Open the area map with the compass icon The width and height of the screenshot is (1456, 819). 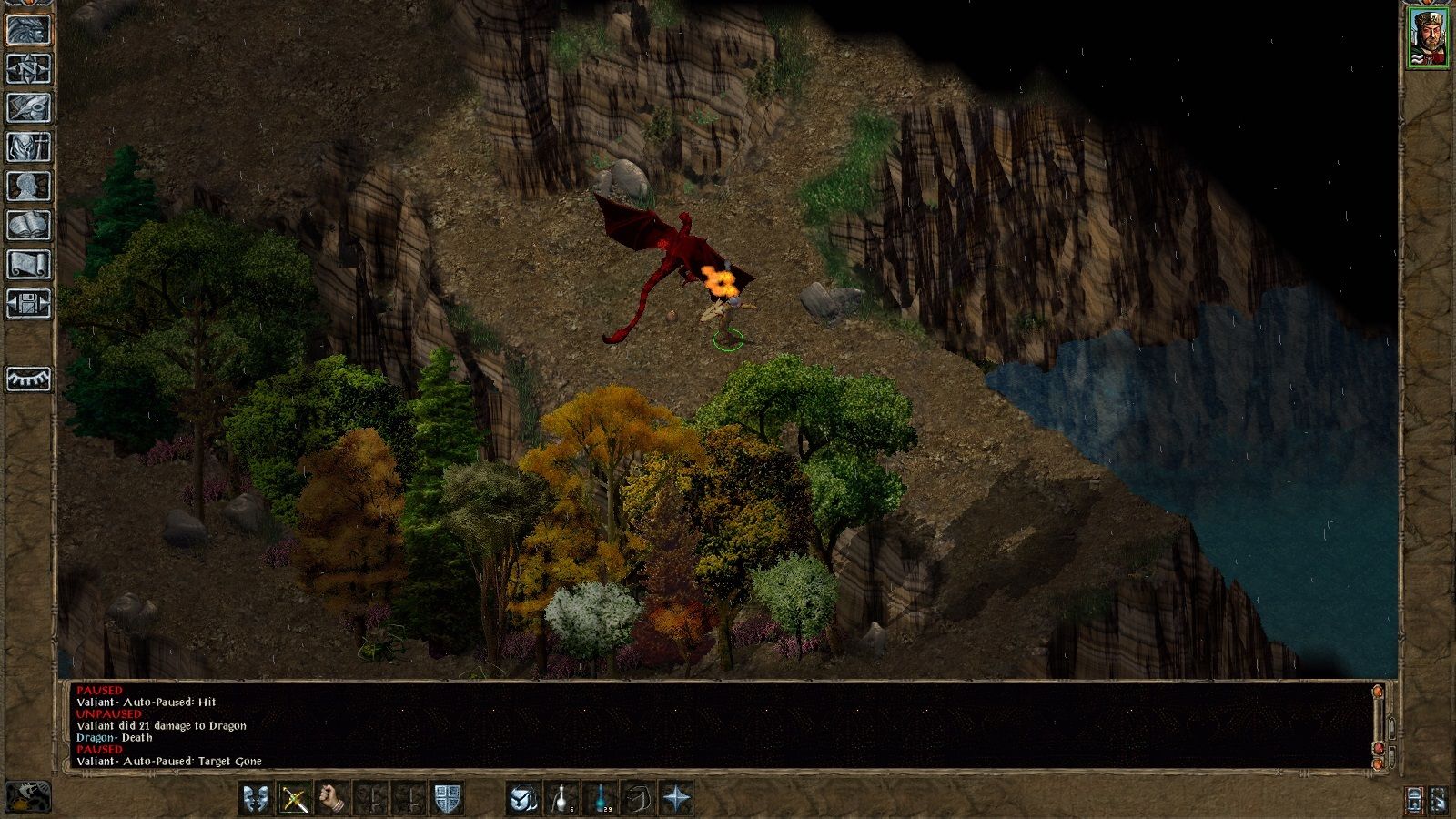click(x=29, y=68)
